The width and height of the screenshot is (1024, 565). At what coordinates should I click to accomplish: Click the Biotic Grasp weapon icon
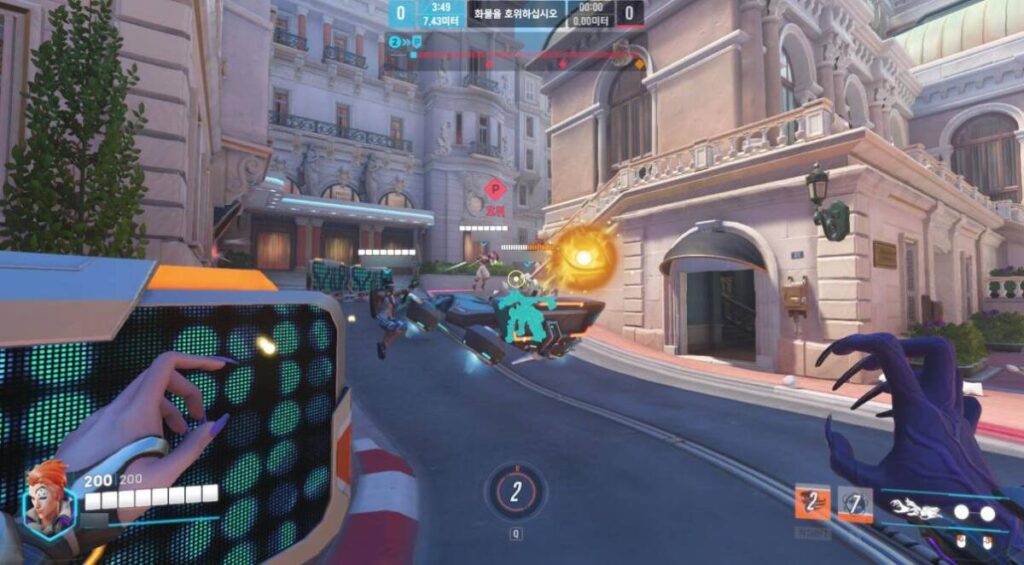916,509
